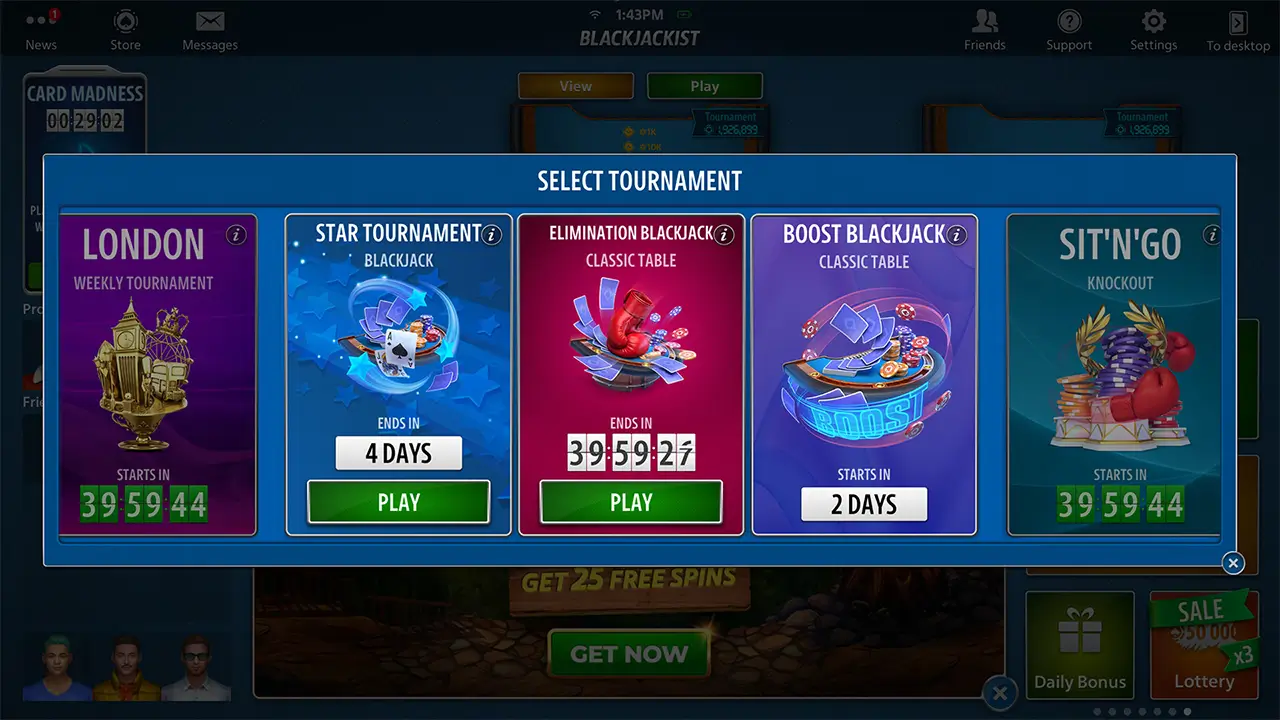The height and width of the screenshot is (720, 1280).
Task: Open the in-game Store
Action: (x=125, y=28)
